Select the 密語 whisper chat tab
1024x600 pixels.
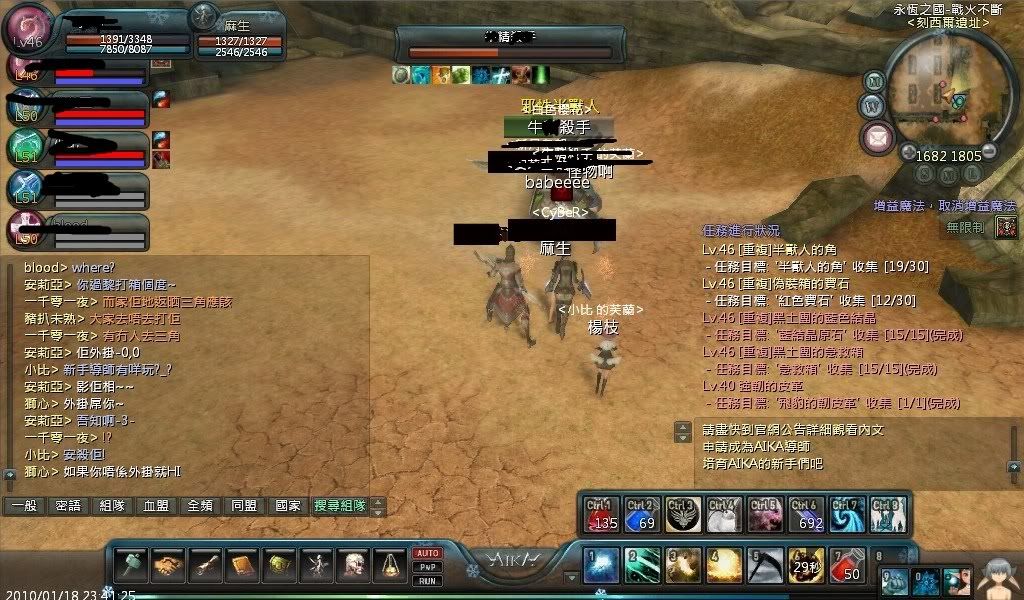tap(69, 506)
